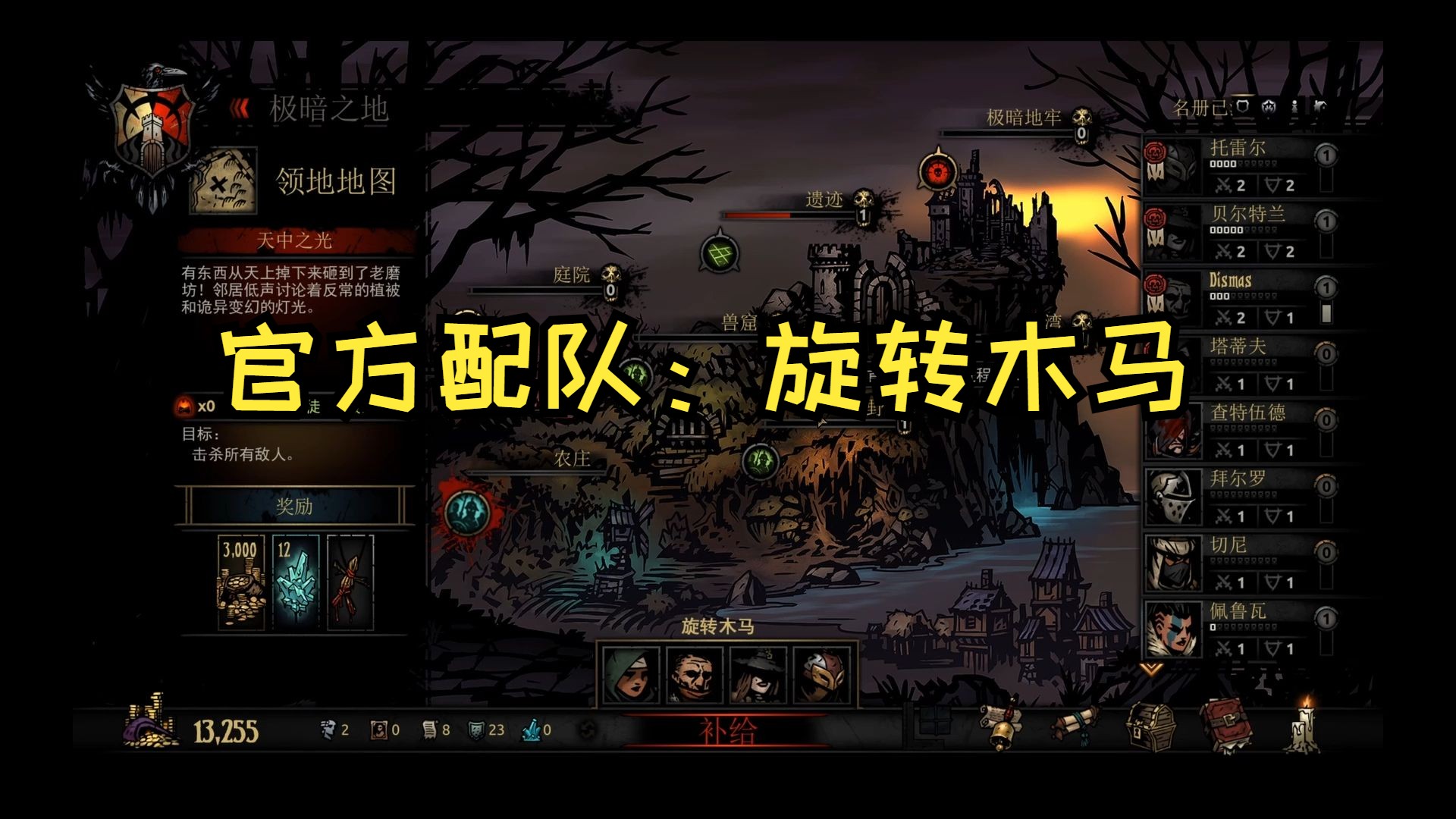The height and width of the screenshot is (819, 1456).
Task: Expand the 遗迹 quest difficulty skull
Action: point(861,203)
